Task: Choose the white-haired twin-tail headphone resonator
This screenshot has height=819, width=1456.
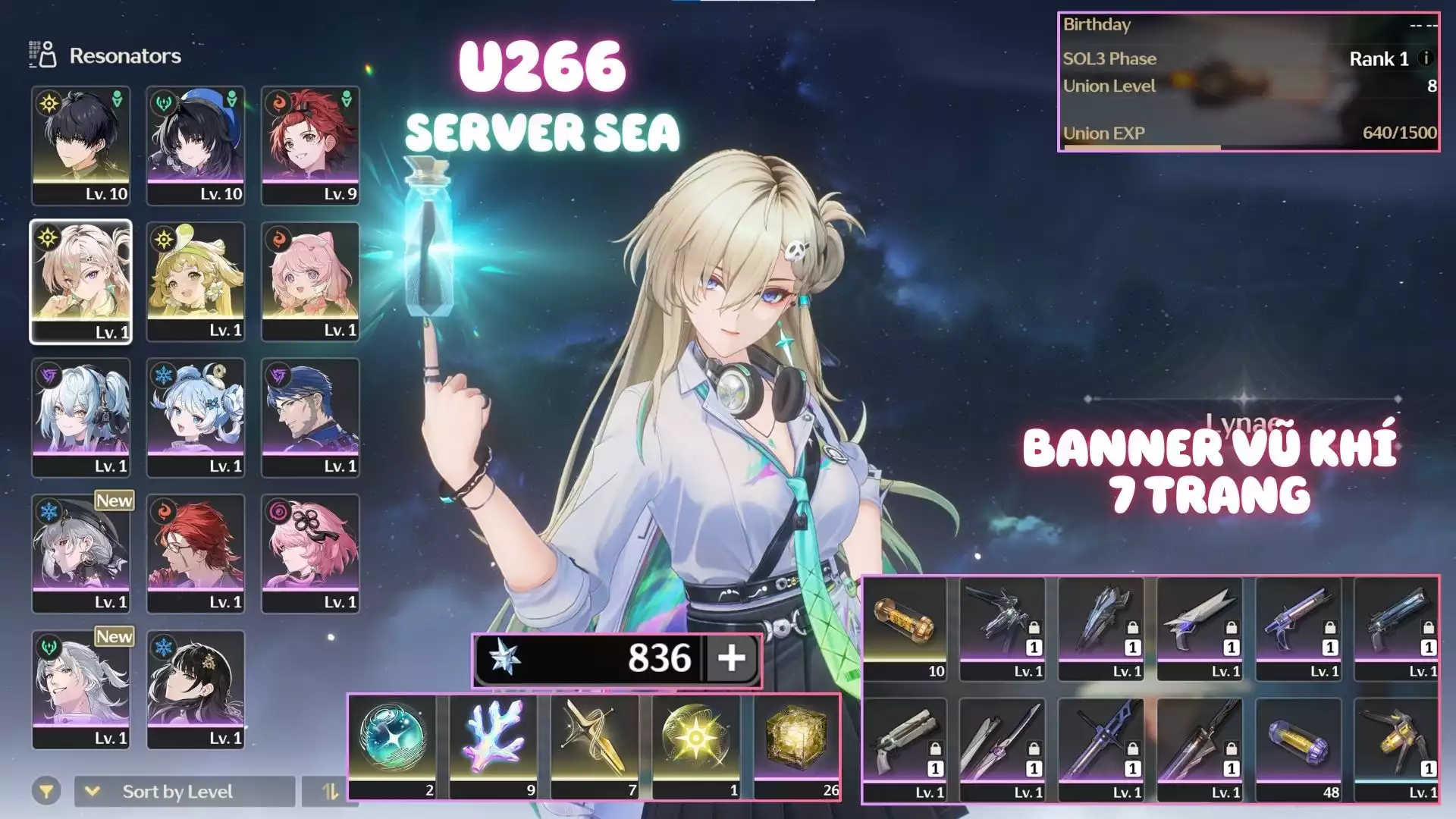Action: [x=81, y=417]
